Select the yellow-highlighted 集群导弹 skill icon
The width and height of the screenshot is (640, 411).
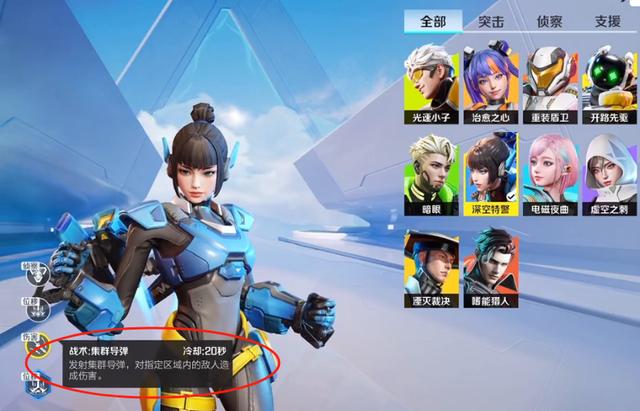point(38,345)
